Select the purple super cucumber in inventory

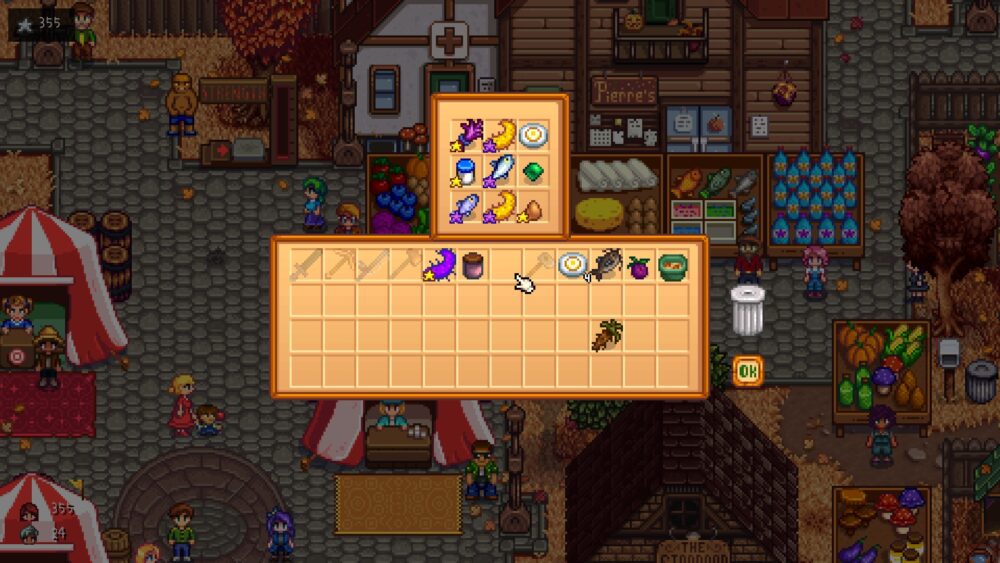[x=439, y=265]
